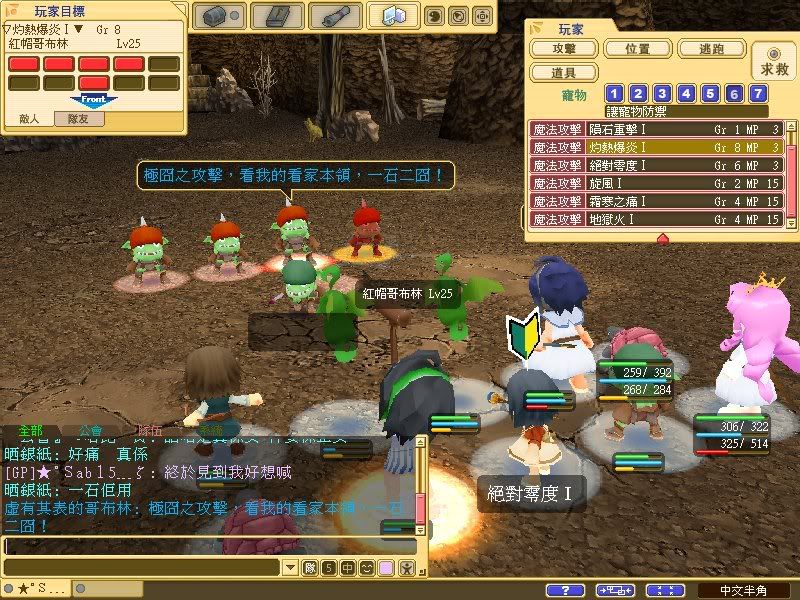Click the 逃跑 escape button
This screenshot has width=800, height=600.
(x=711, y=49)
